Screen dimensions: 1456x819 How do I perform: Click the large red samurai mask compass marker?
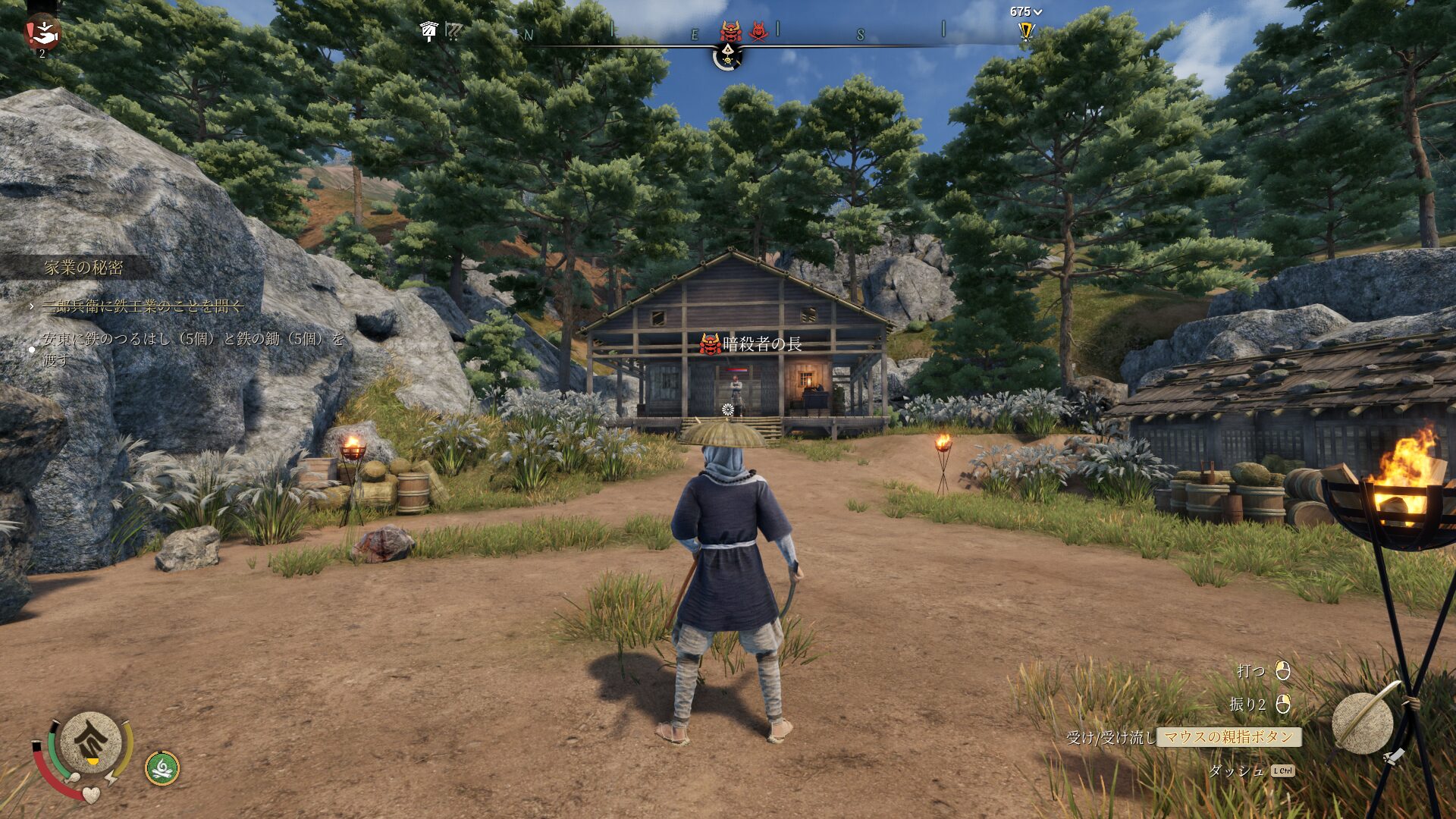[730, 31]
